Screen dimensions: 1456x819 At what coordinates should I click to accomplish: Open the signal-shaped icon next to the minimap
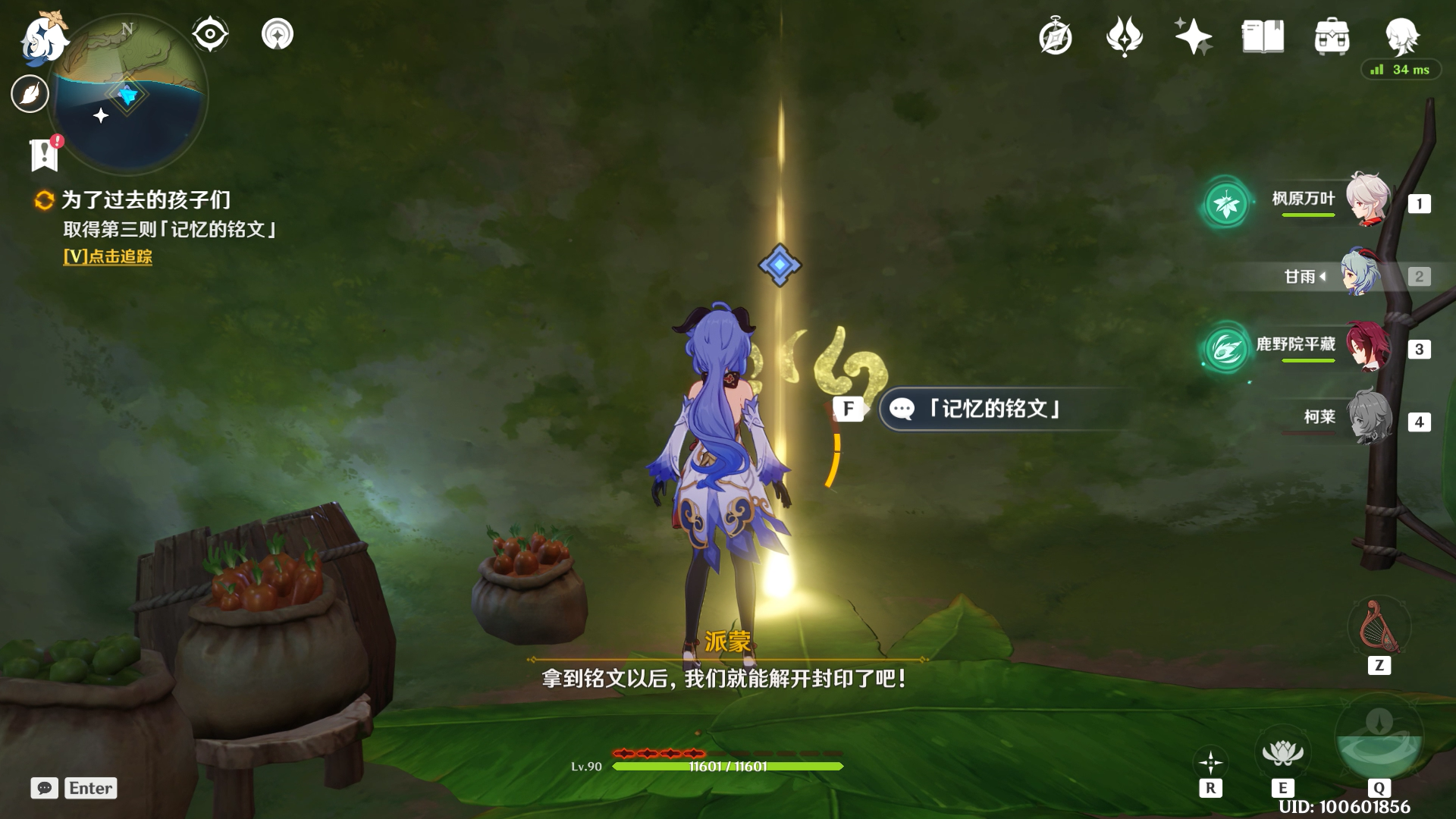[278, 34]
